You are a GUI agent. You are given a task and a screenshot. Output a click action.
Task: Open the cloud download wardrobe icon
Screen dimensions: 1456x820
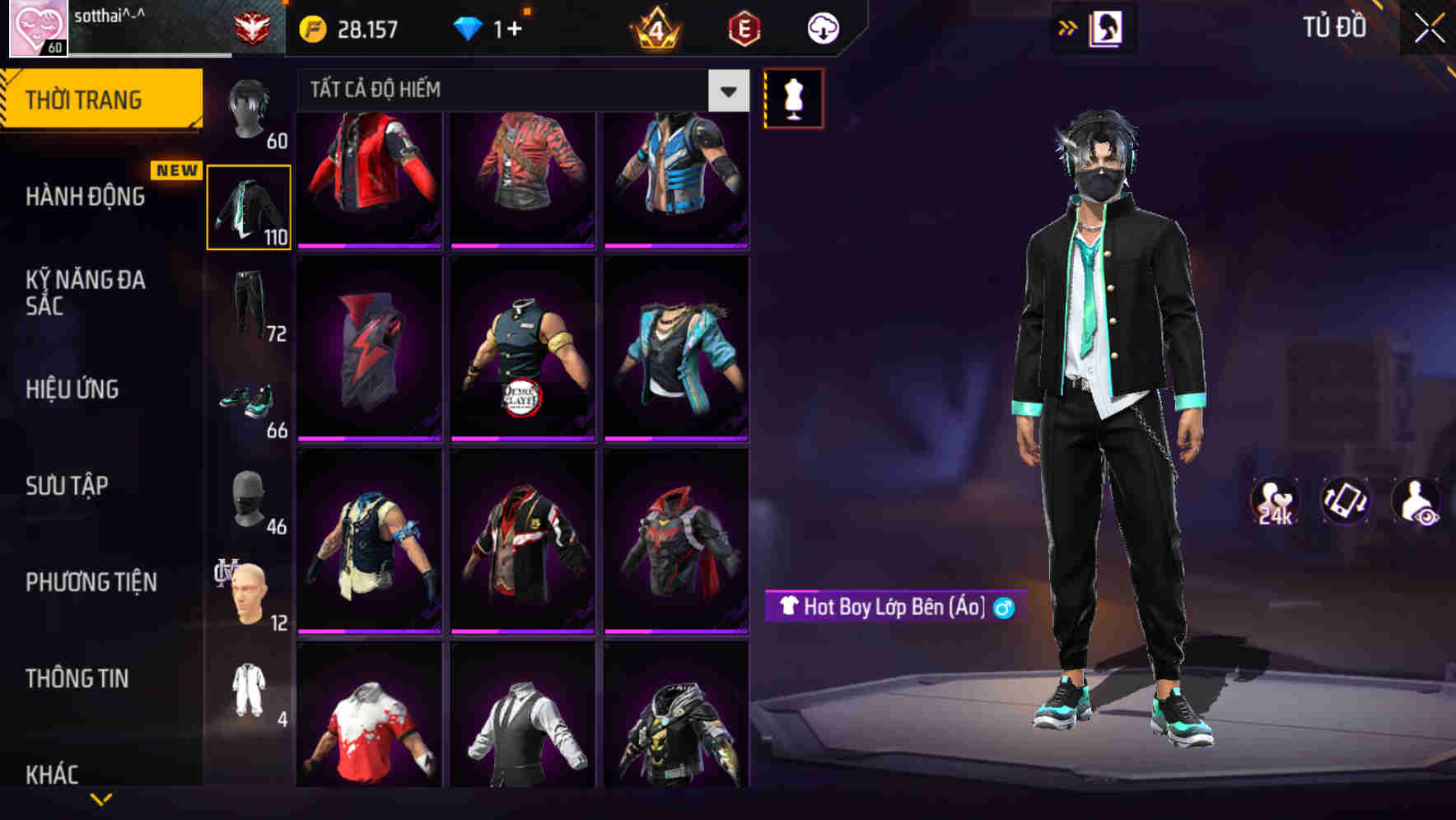click(x=820, y=27)
